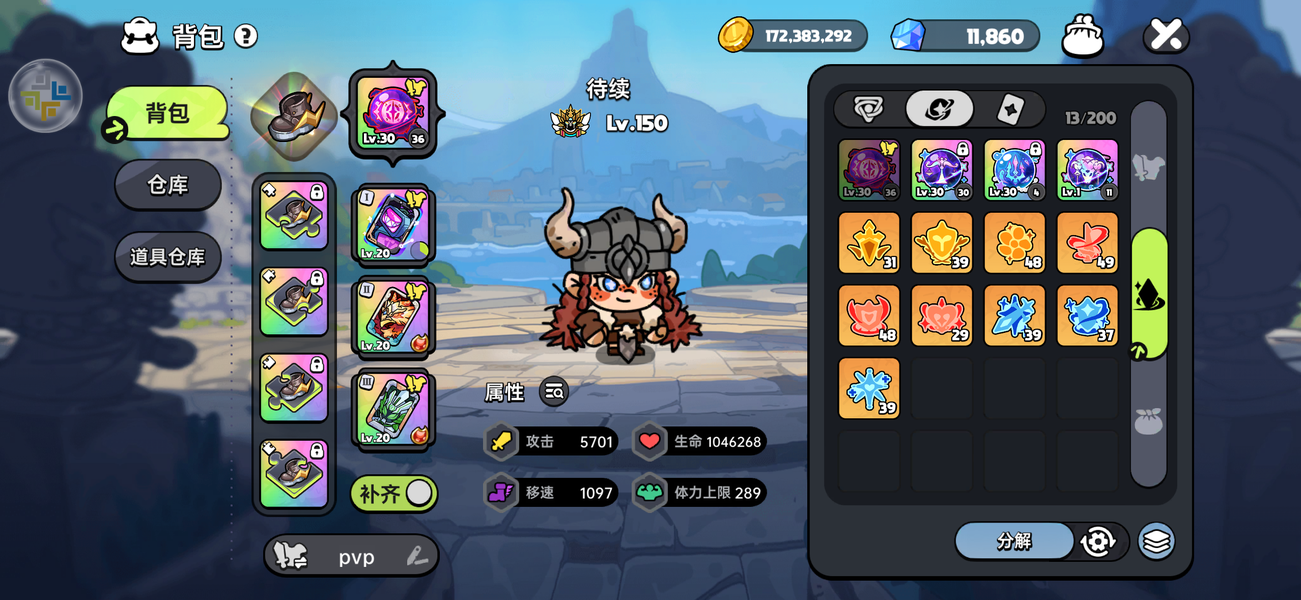
Task: Close the backpack screen
Action: click(1166, 36)
